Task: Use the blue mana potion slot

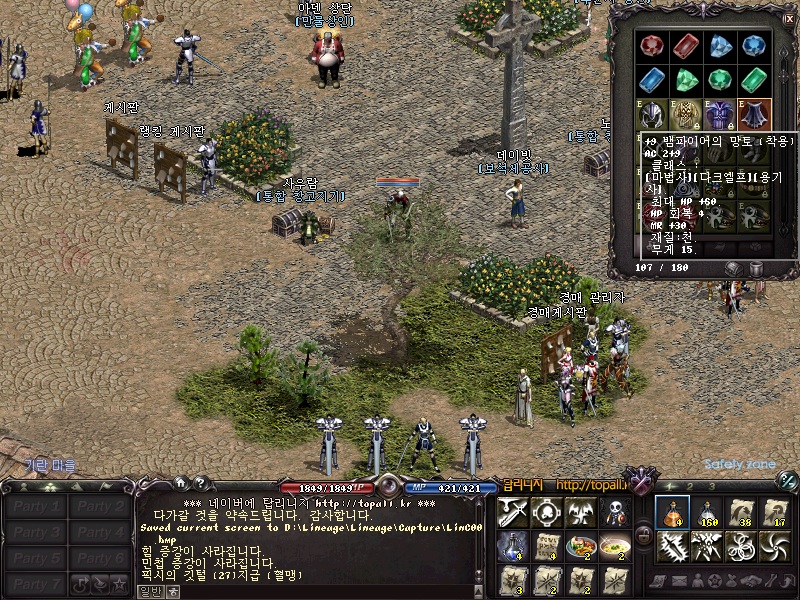Action: (512, 546)
